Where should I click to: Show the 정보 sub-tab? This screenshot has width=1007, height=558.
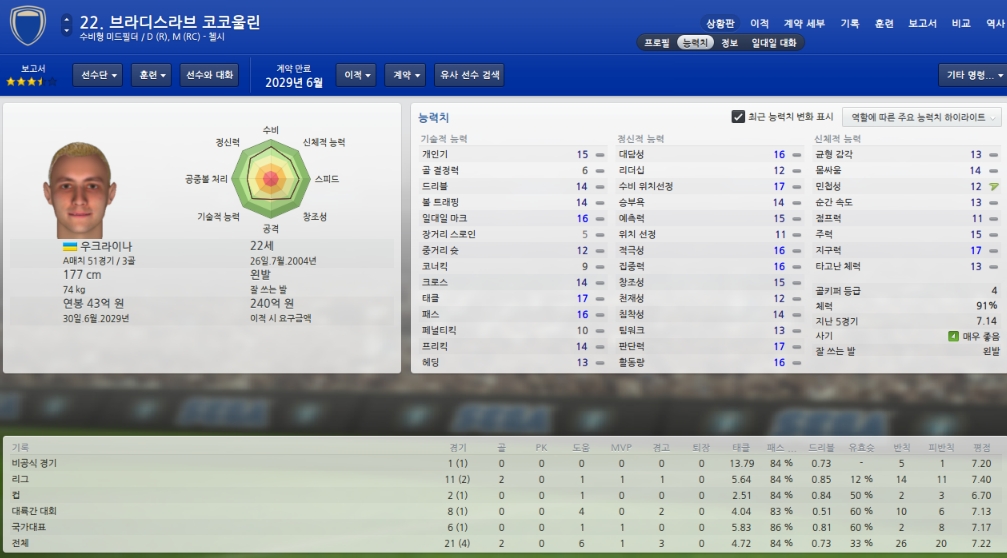click(x=729, y=43)
